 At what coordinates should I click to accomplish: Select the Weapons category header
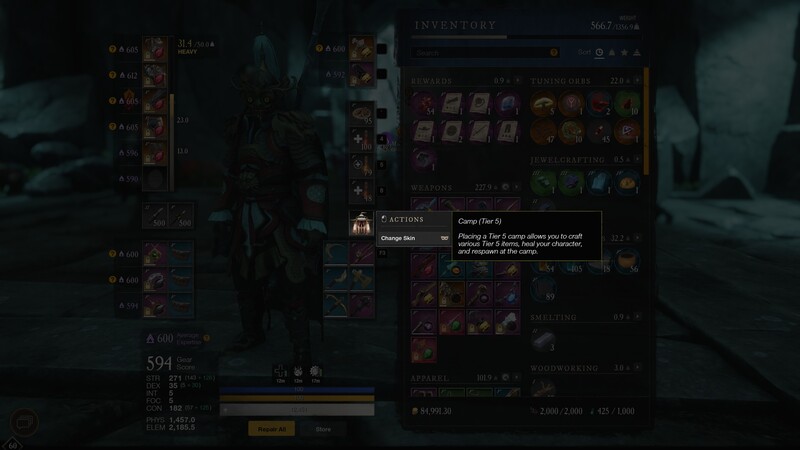pos(432,186)
